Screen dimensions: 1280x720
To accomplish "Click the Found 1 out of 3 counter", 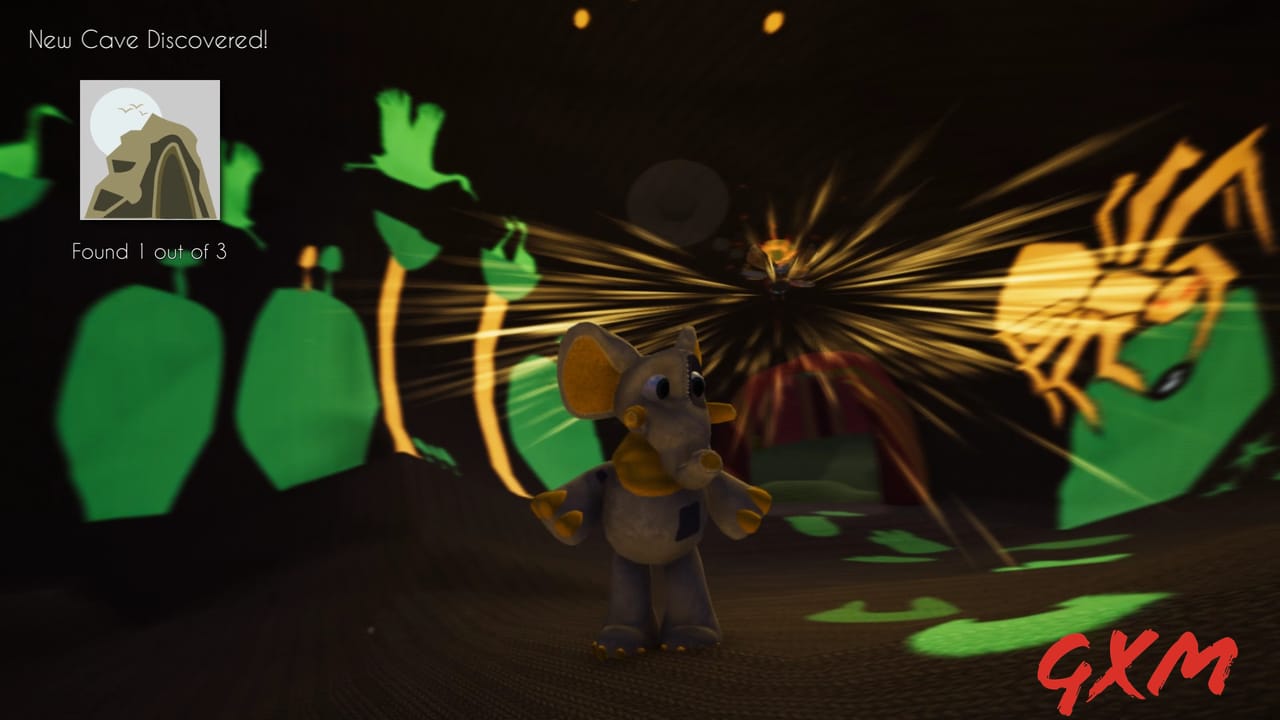I will [x=150, y=253].
